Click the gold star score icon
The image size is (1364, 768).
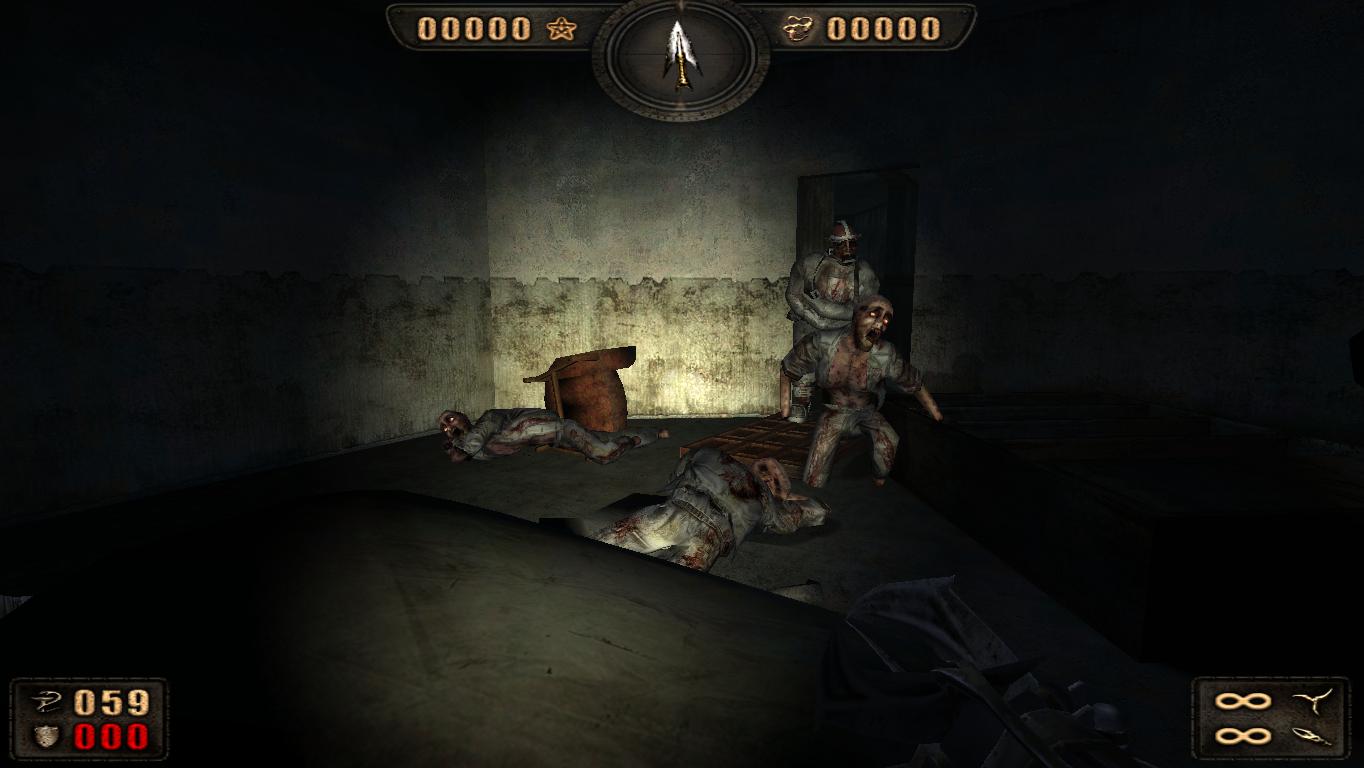(563, 29)
